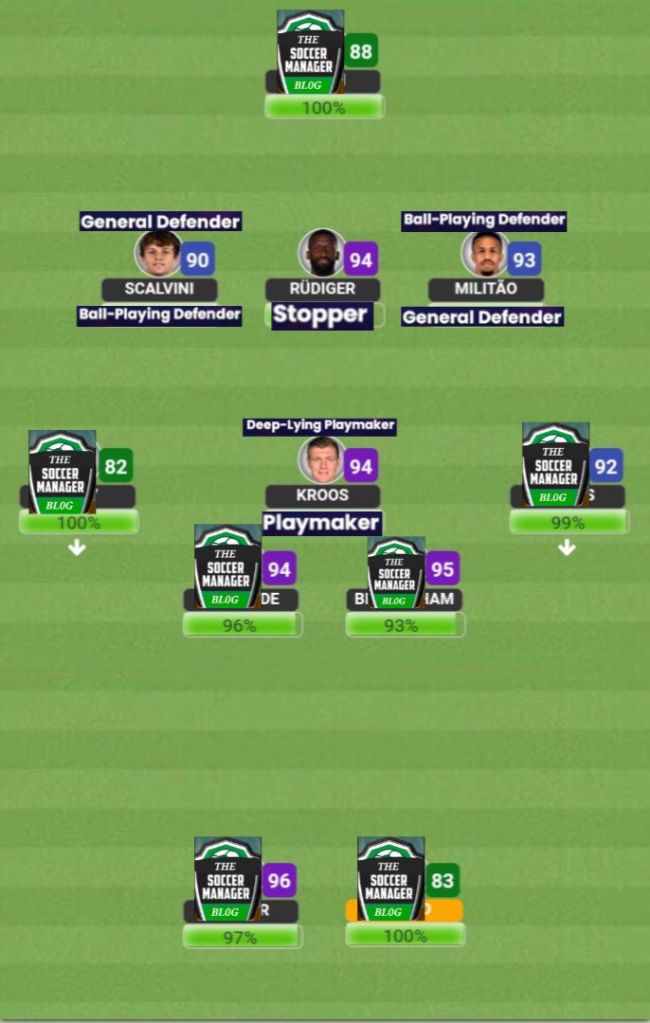Viewport: 650px width, 1023px height.
Task: Choose the midfielder rated 95
Action: pos(396,572)
